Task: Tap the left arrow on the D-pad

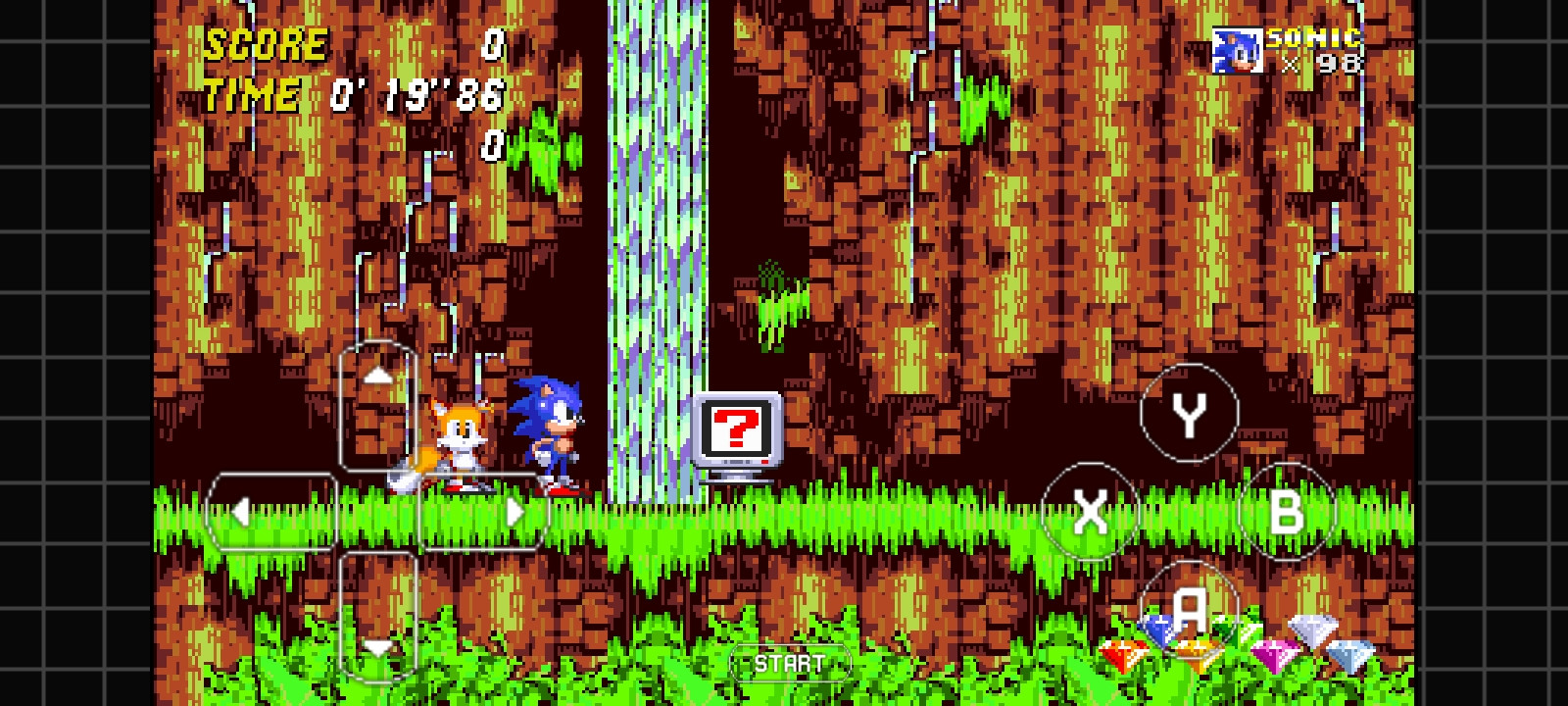Action: (243, 511)
